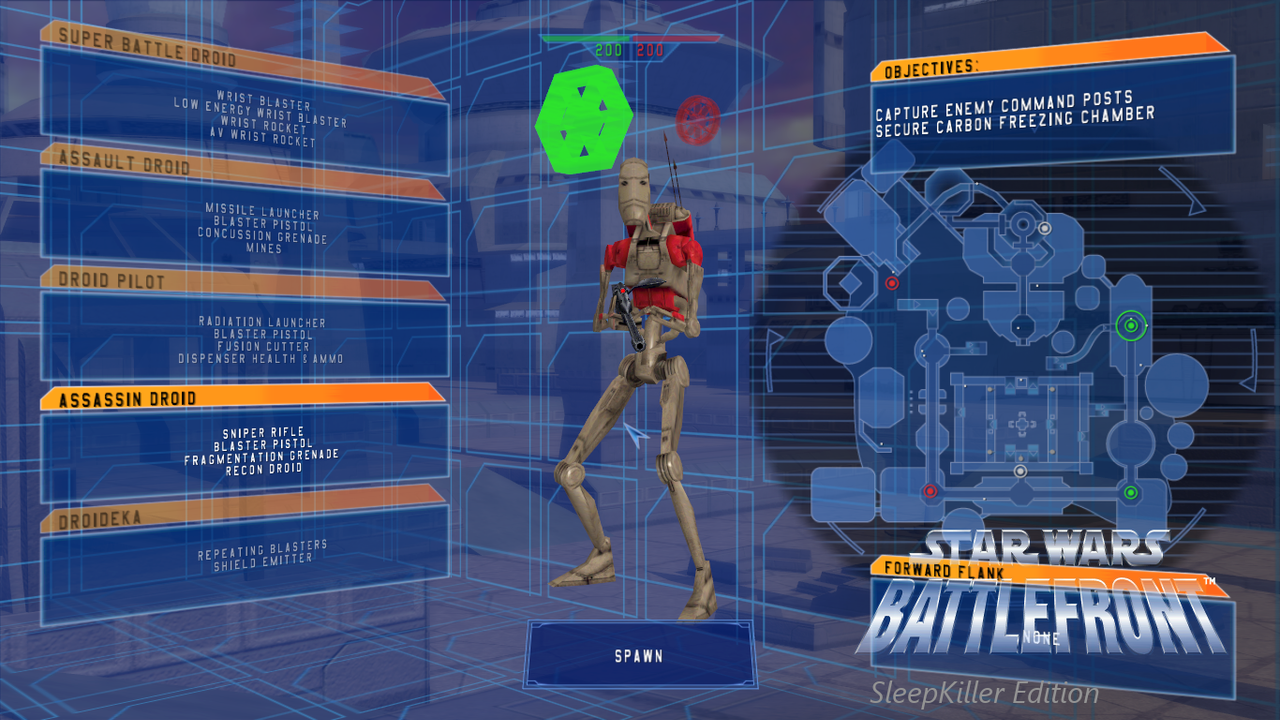Click the Spawn button
The height and width of the screenshot is (720, 1280).
coord(639,656)
